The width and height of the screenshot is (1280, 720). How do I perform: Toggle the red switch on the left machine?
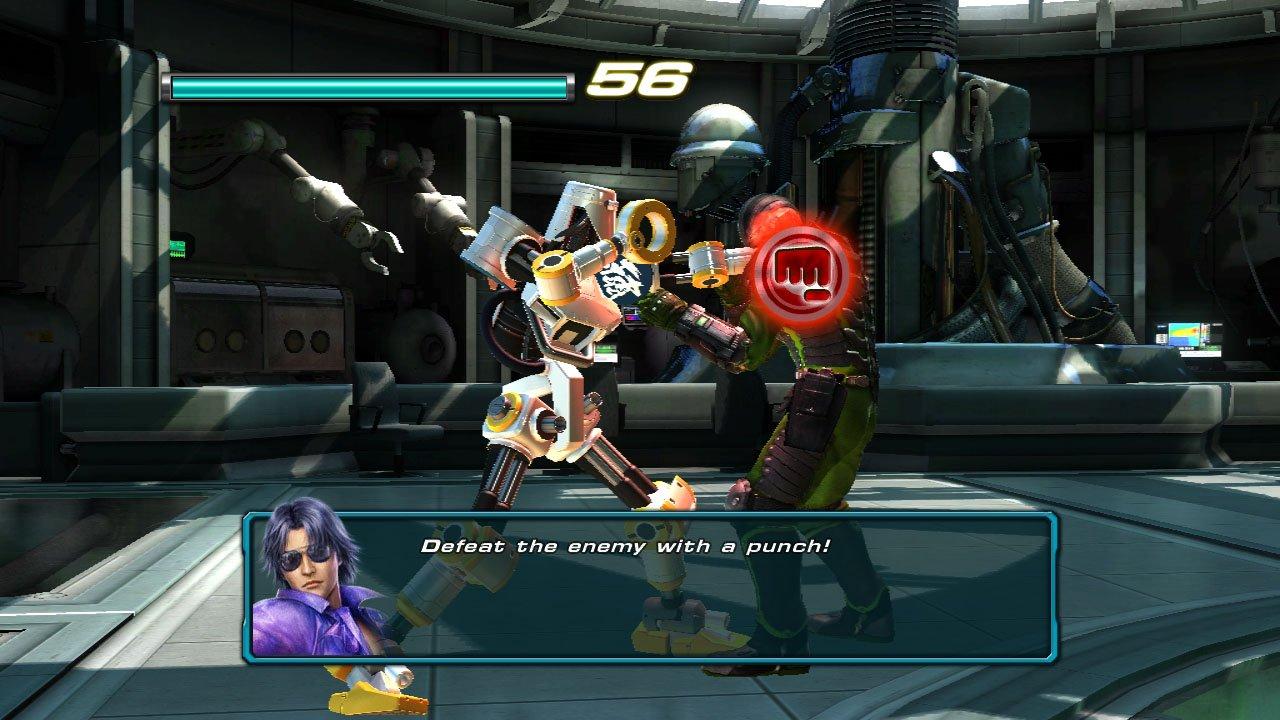click(41, 331)
